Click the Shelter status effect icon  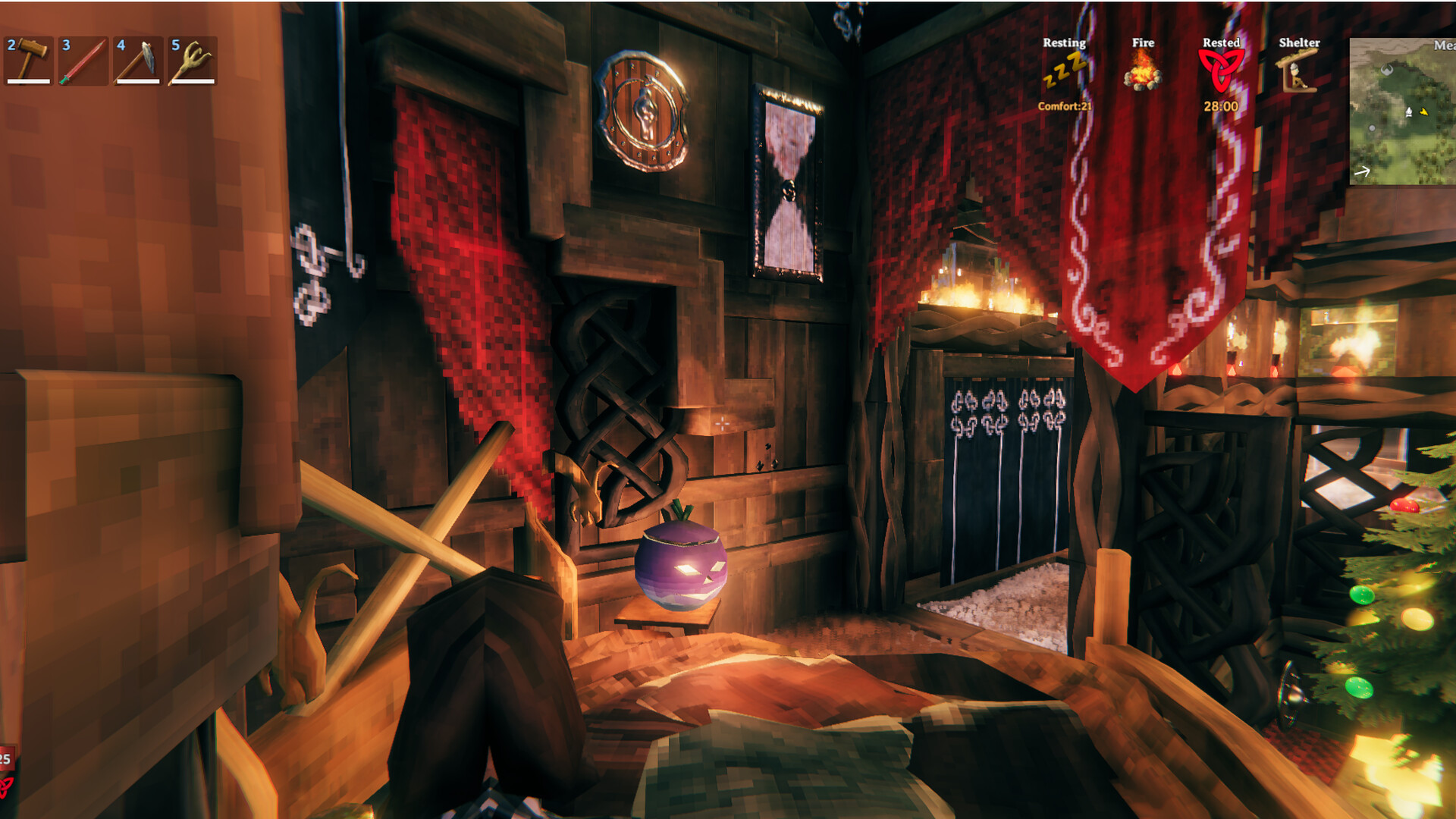1297,76
